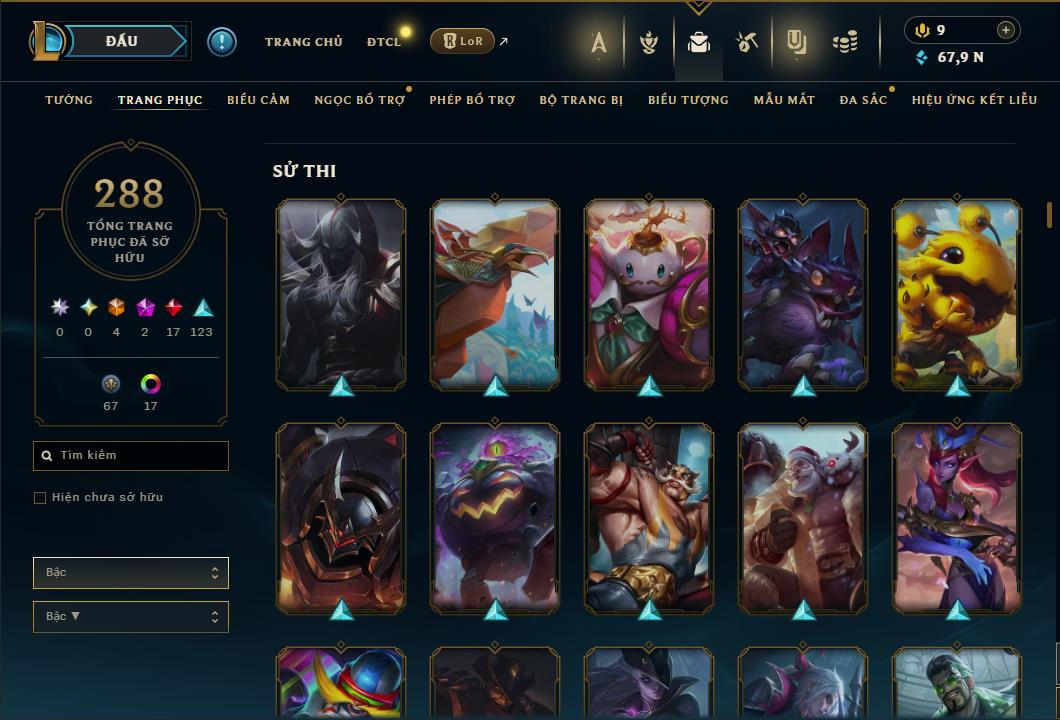Image resolution: width=1060 pixels, height=720 pixels.
Task: Click the ĐẤU play button
Action: coord(122,41)
